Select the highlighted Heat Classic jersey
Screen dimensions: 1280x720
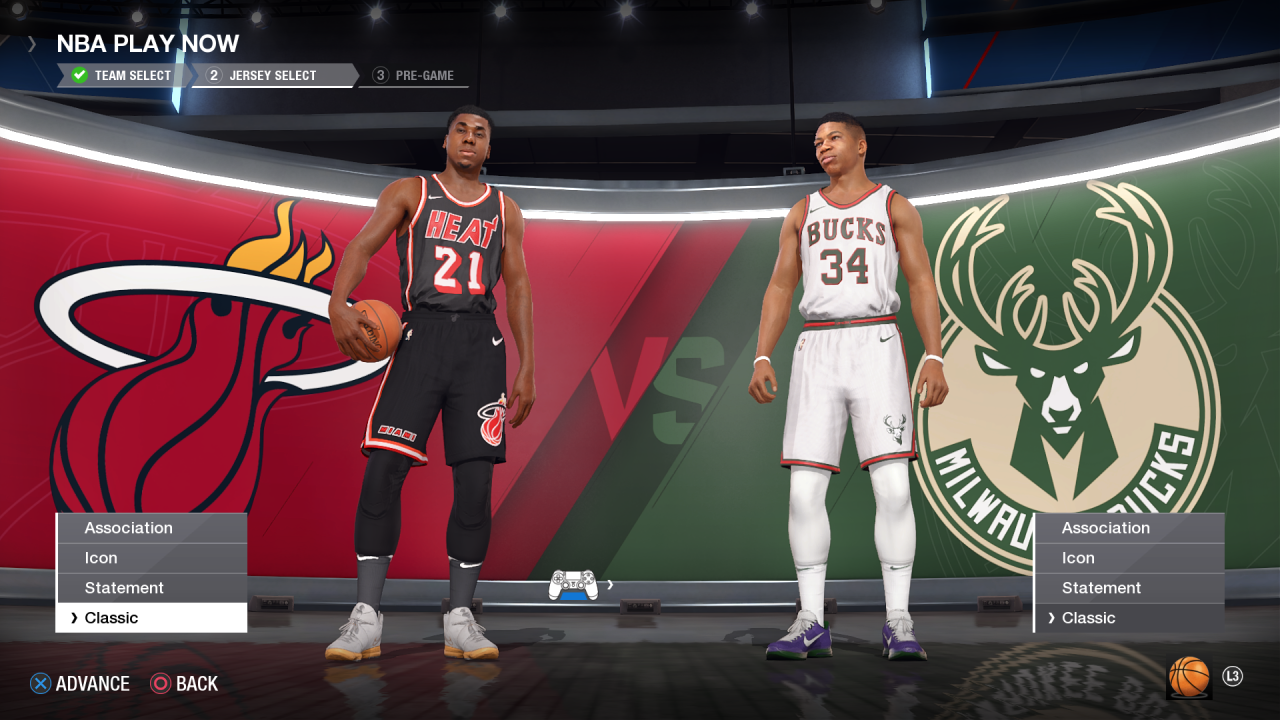(151, 618)
